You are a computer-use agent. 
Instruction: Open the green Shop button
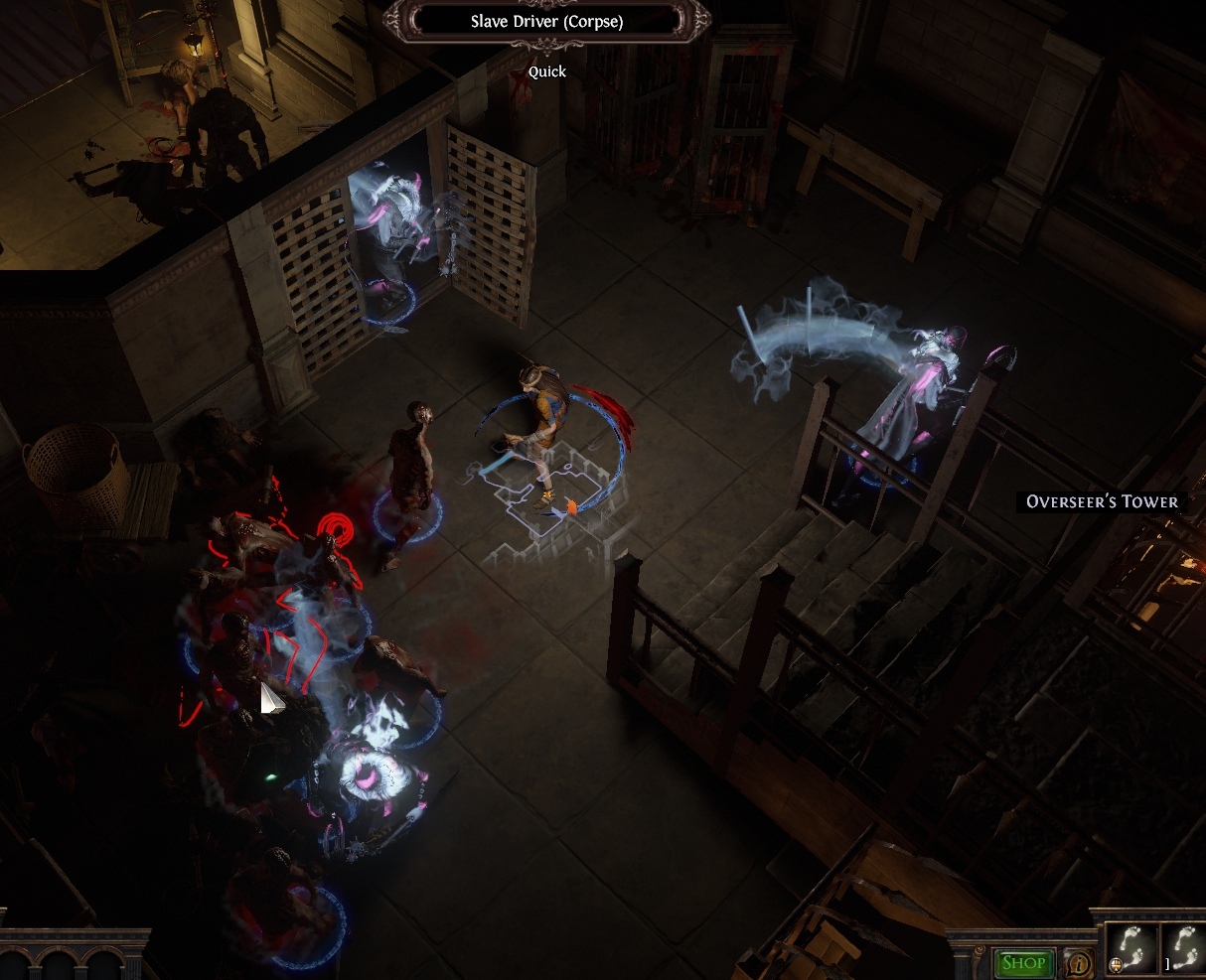pos(1023,962)
